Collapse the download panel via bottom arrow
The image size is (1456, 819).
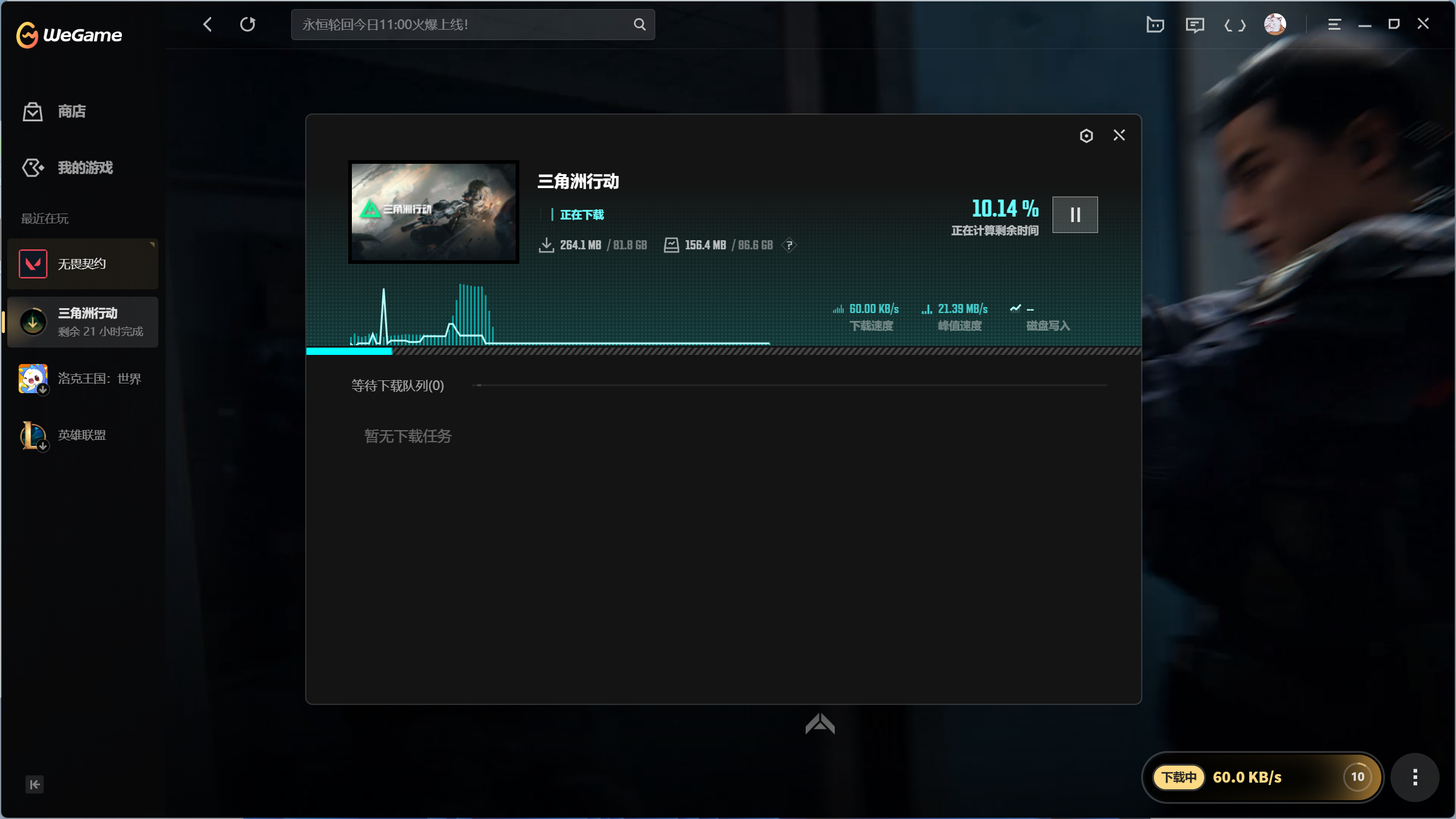point(820,724)
